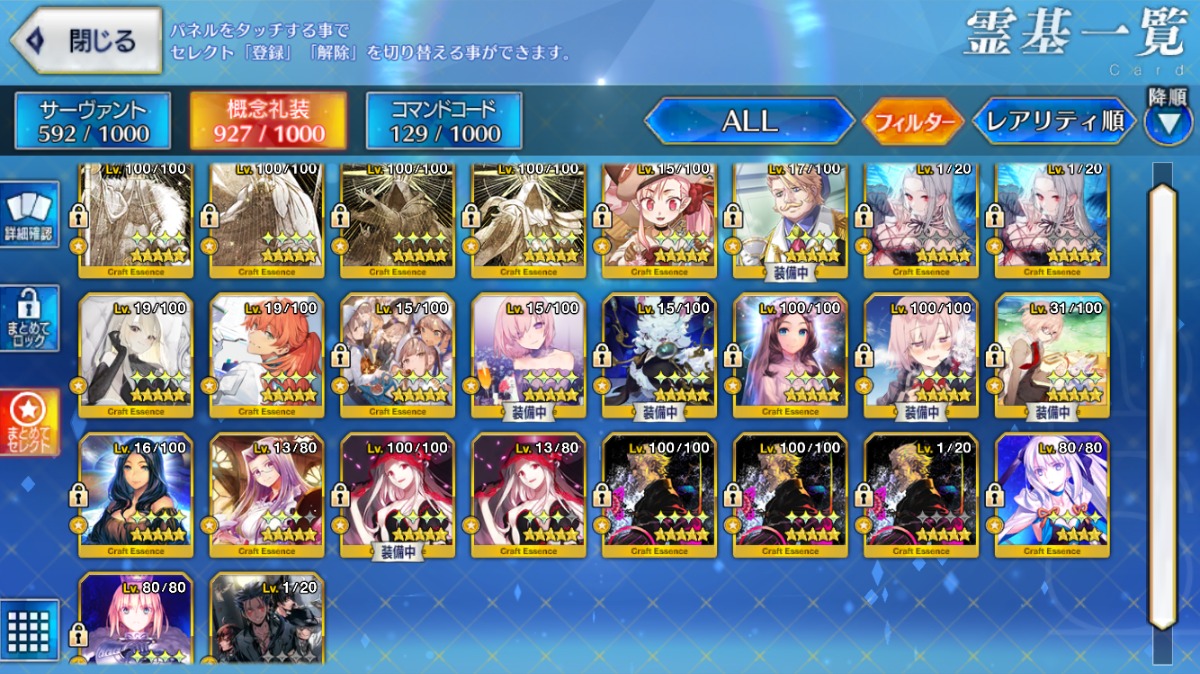The image size is (1200, 674).
Task: Activate まとめてセレクト bulk select
Action: pyautogui.click(x=30, y=422)
